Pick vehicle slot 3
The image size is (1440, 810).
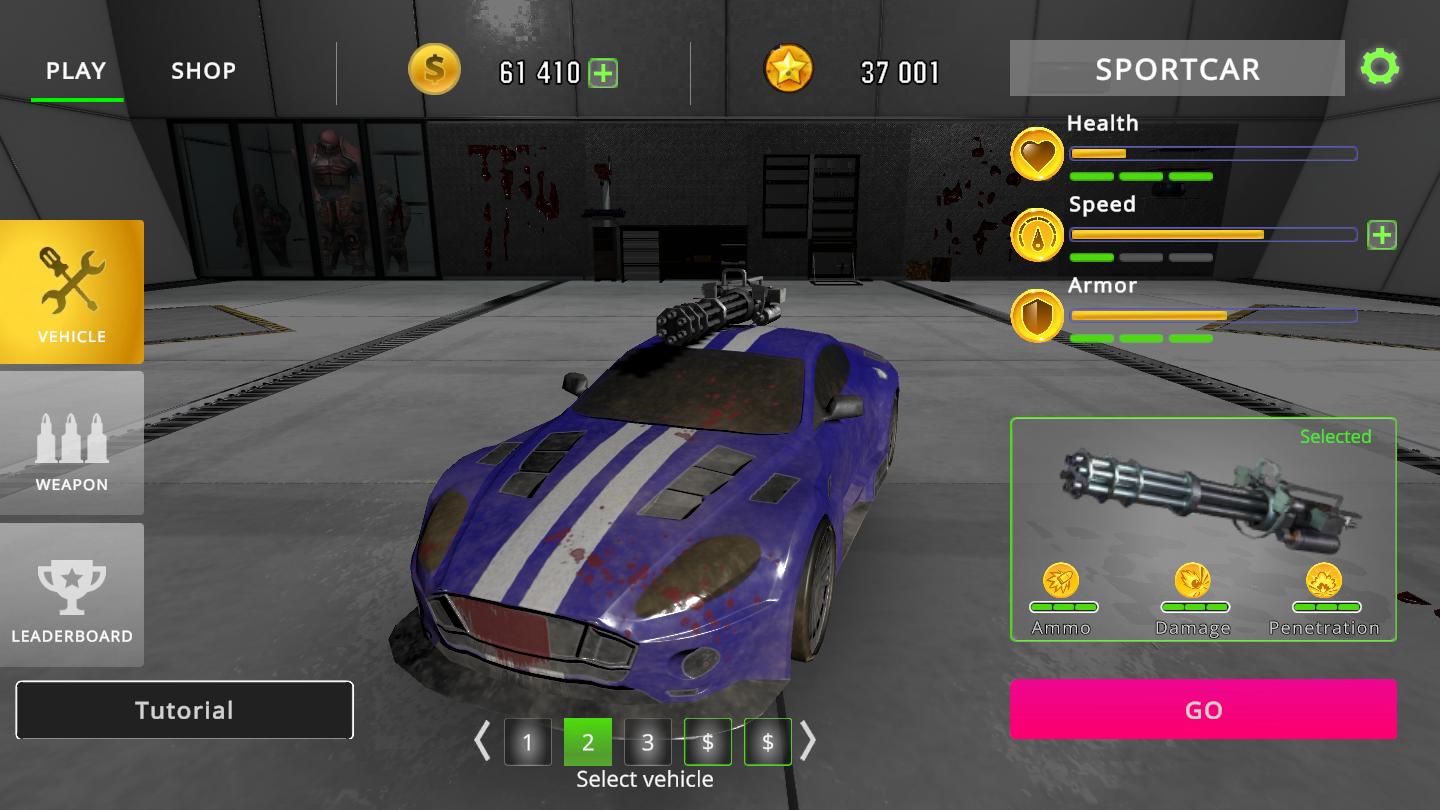coord(648,742)
